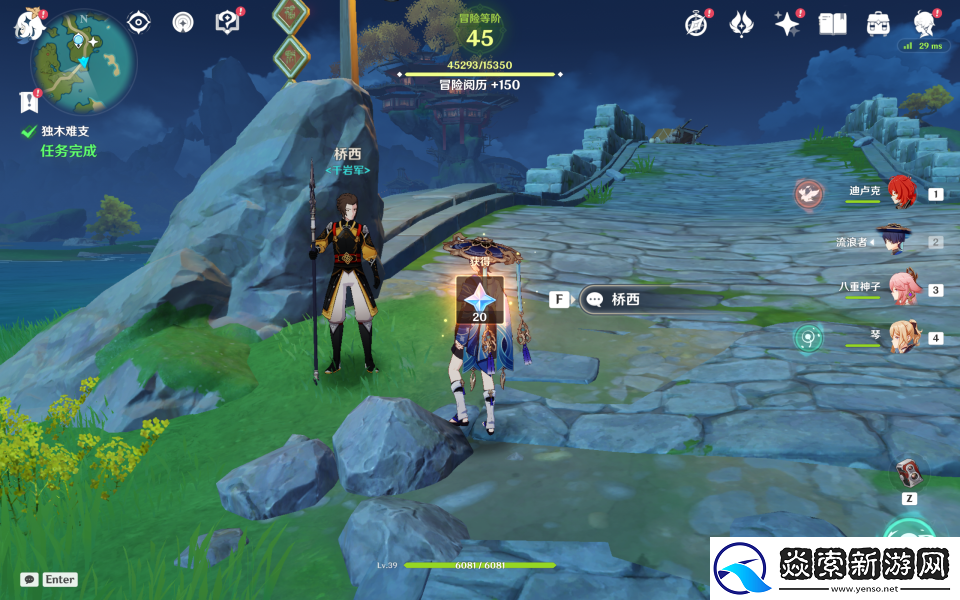The image size is (960, 600).
Task: Open the wish star icon
Action: pos(788,23)
